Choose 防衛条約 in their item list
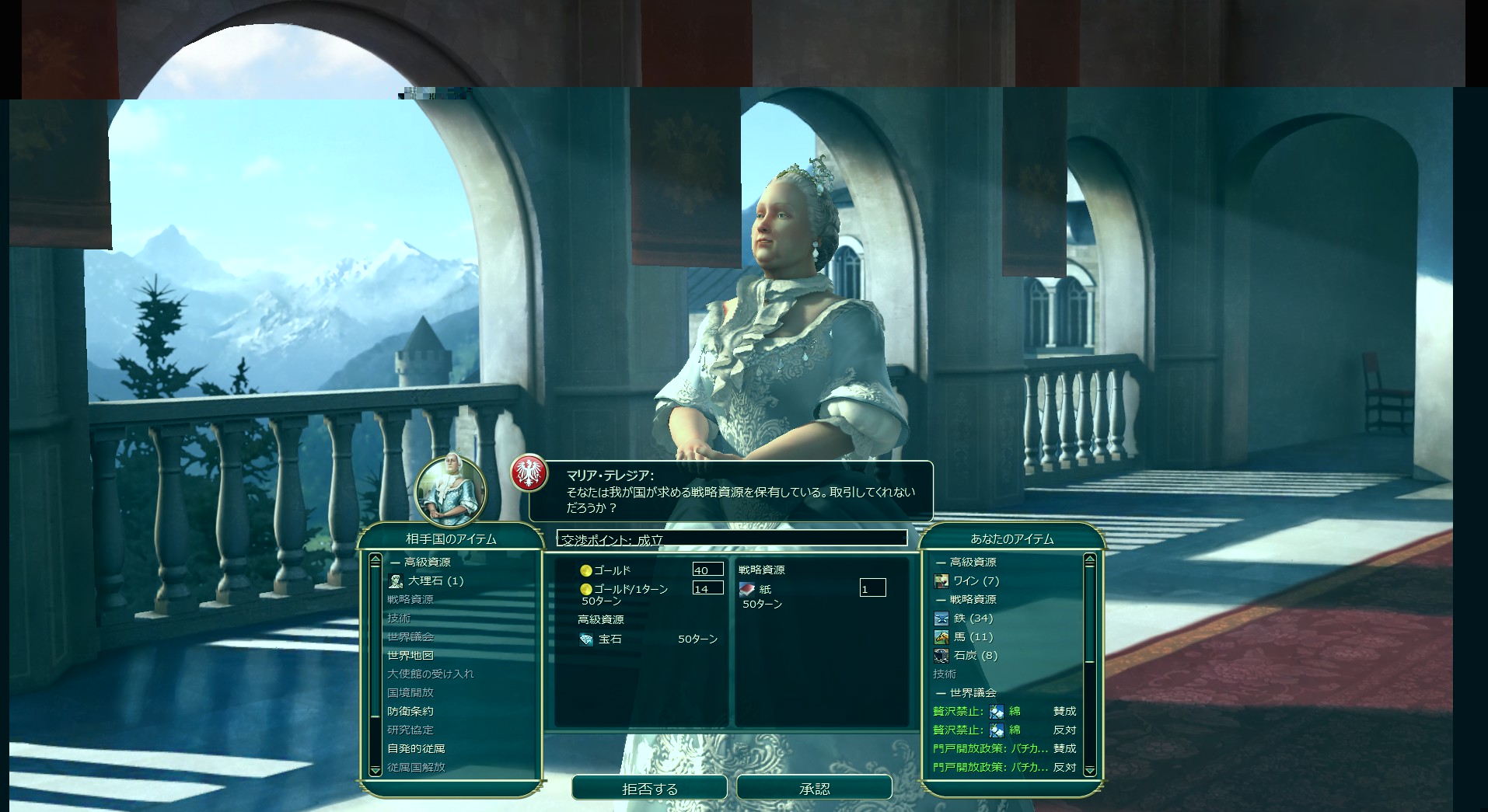 point(410,711)
